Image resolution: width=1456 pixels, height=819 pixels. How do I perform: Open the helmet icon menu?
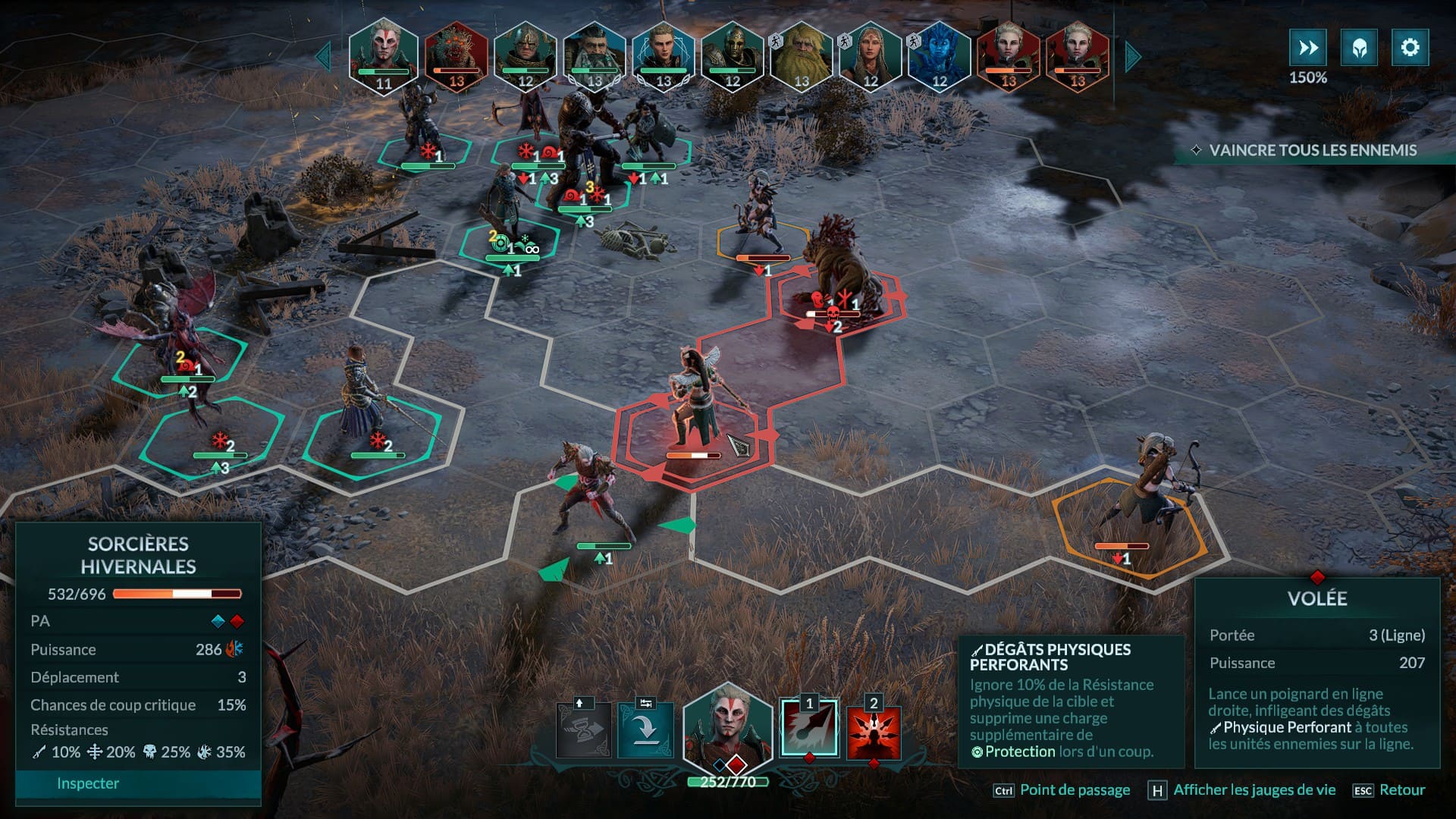point(1359,48)
